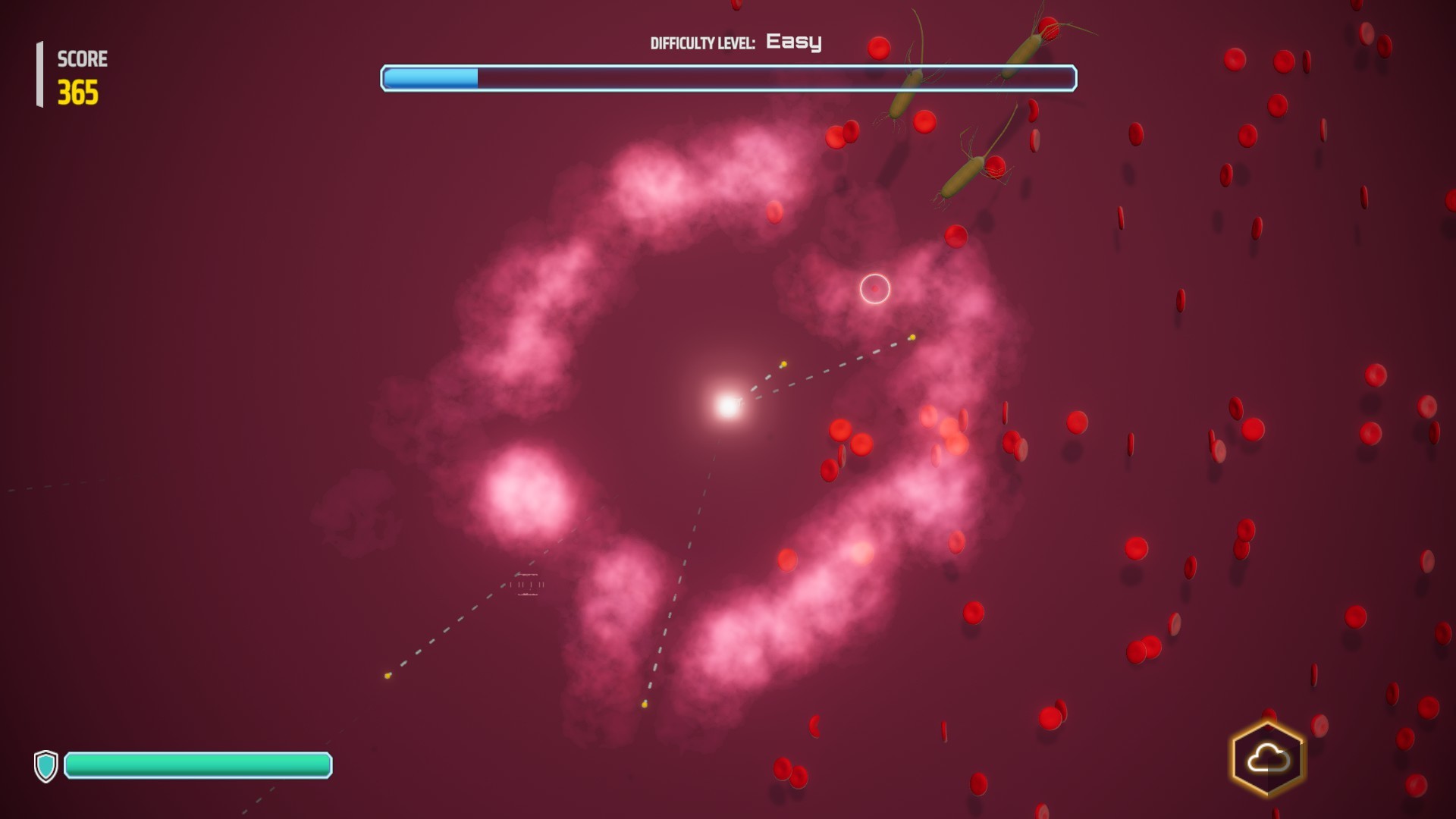
Task: Click the green health bar at bottom left
Action: [197, 767]
